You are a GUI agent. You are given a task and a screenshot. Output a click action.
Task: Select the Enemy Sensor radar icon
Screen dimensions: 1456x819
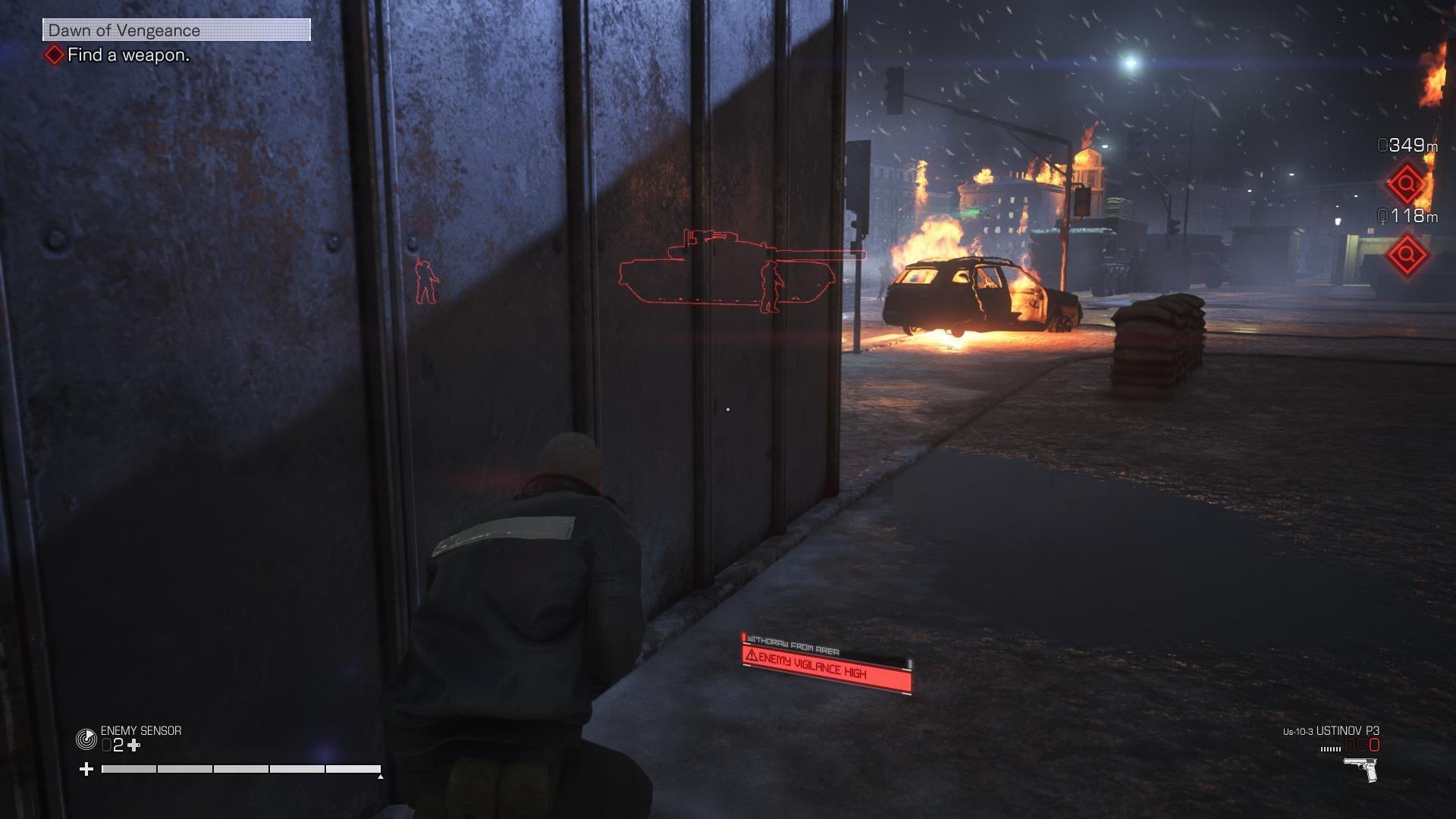pos(87,739)
